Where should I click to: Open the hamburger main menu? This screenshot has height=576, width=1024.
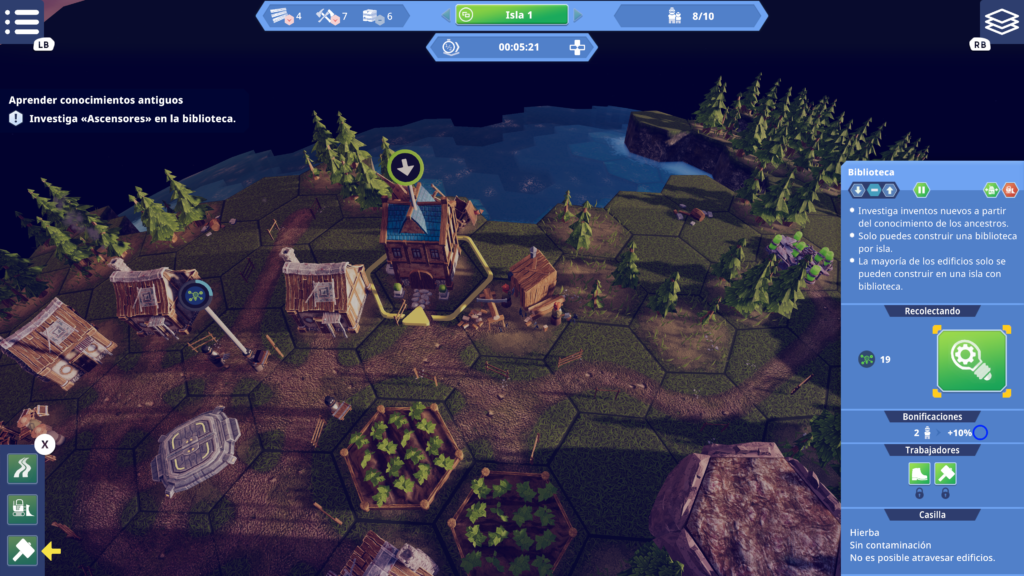[22, 21]
